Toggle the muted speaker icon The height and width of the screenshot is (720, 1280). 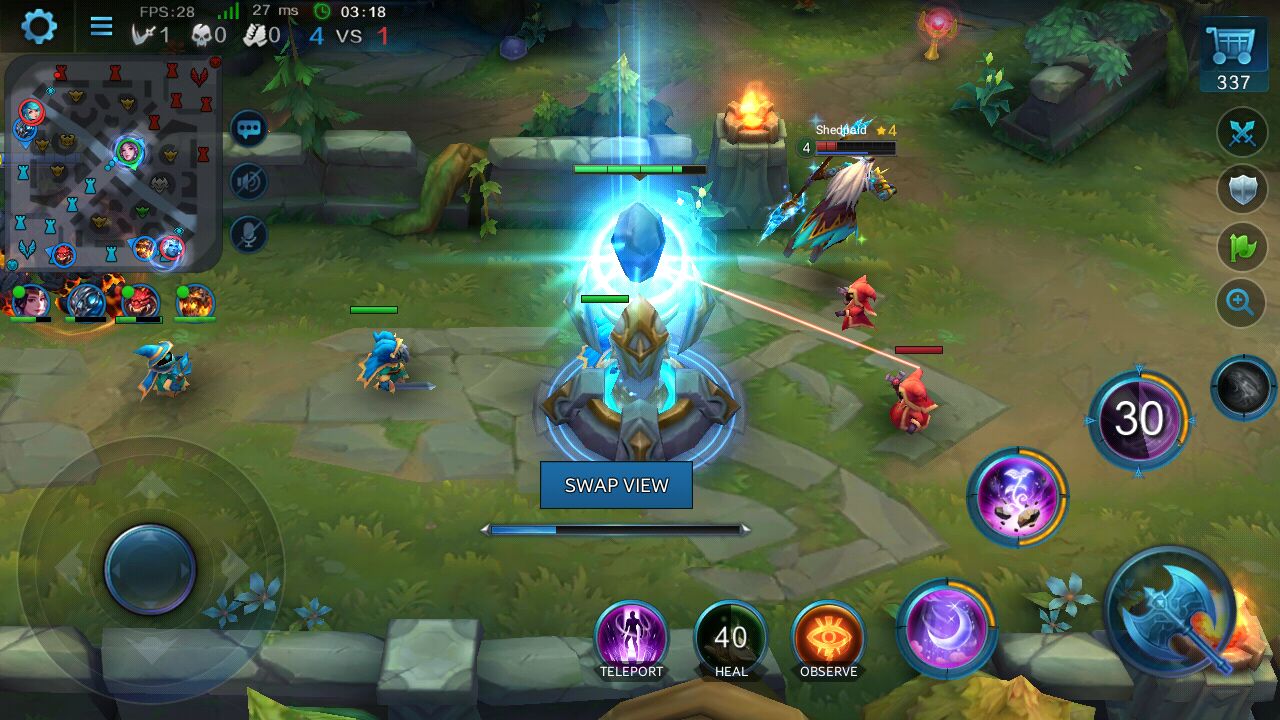coord(249,181)
